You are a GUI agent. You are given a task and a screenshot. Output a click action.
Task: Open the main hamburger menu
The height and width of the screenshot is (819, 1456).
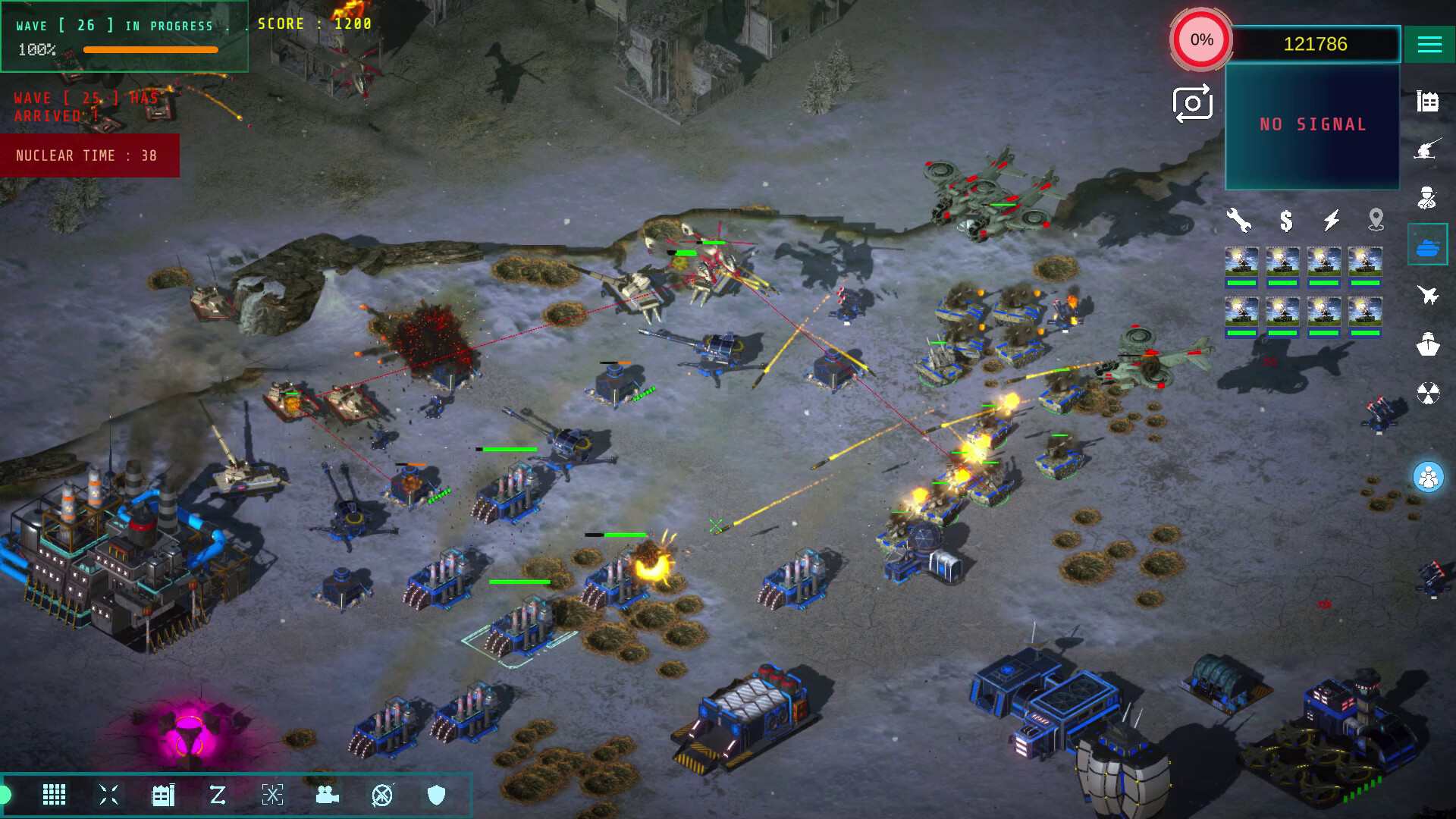[x=1429, y=44]
